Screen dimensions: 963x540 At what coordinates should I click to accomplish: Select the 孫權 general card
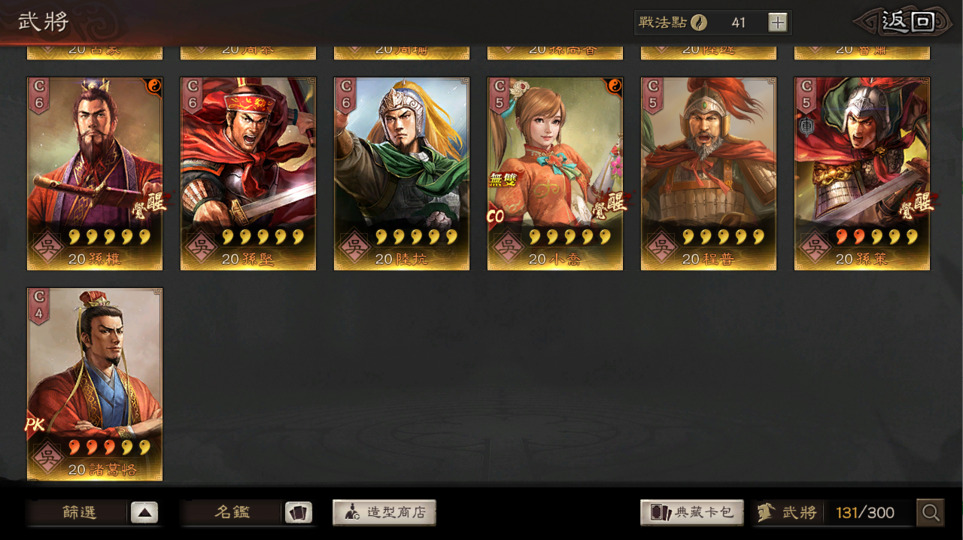(95, 173)
